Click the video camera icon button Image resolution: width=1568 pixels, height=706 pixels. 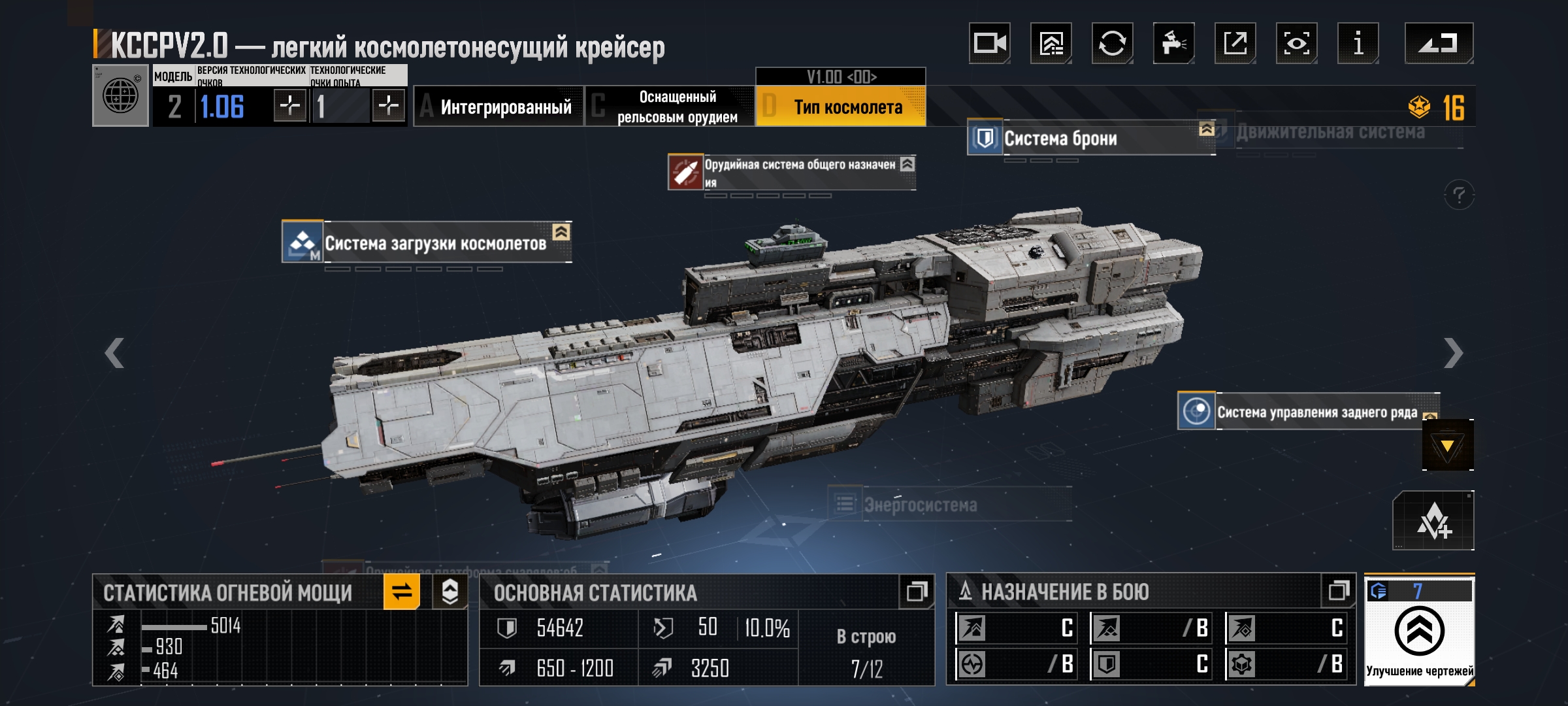989,43
